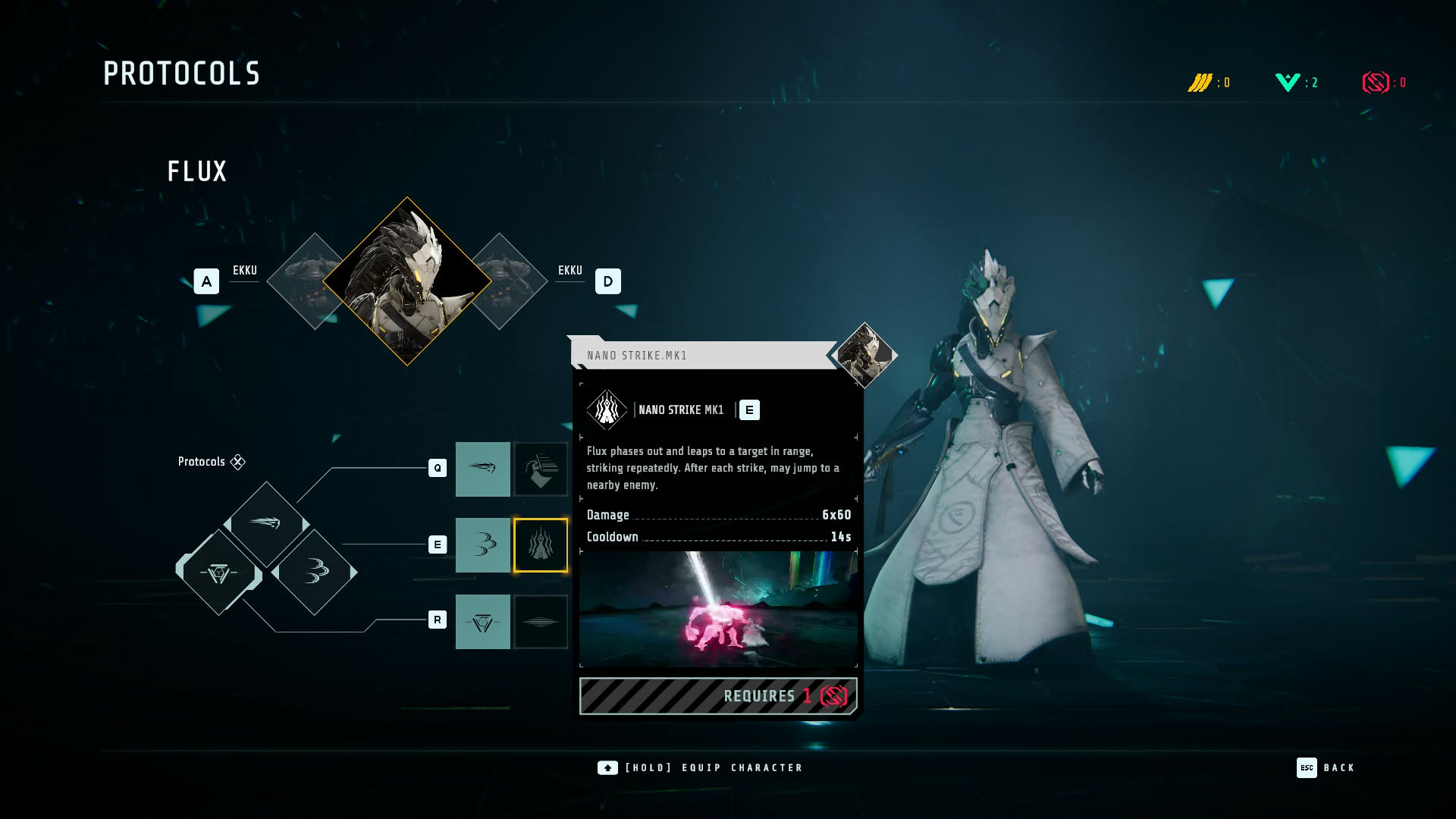Select the Flux character portrait diamond
The image size is (1456, 819).
click(407, 281)
